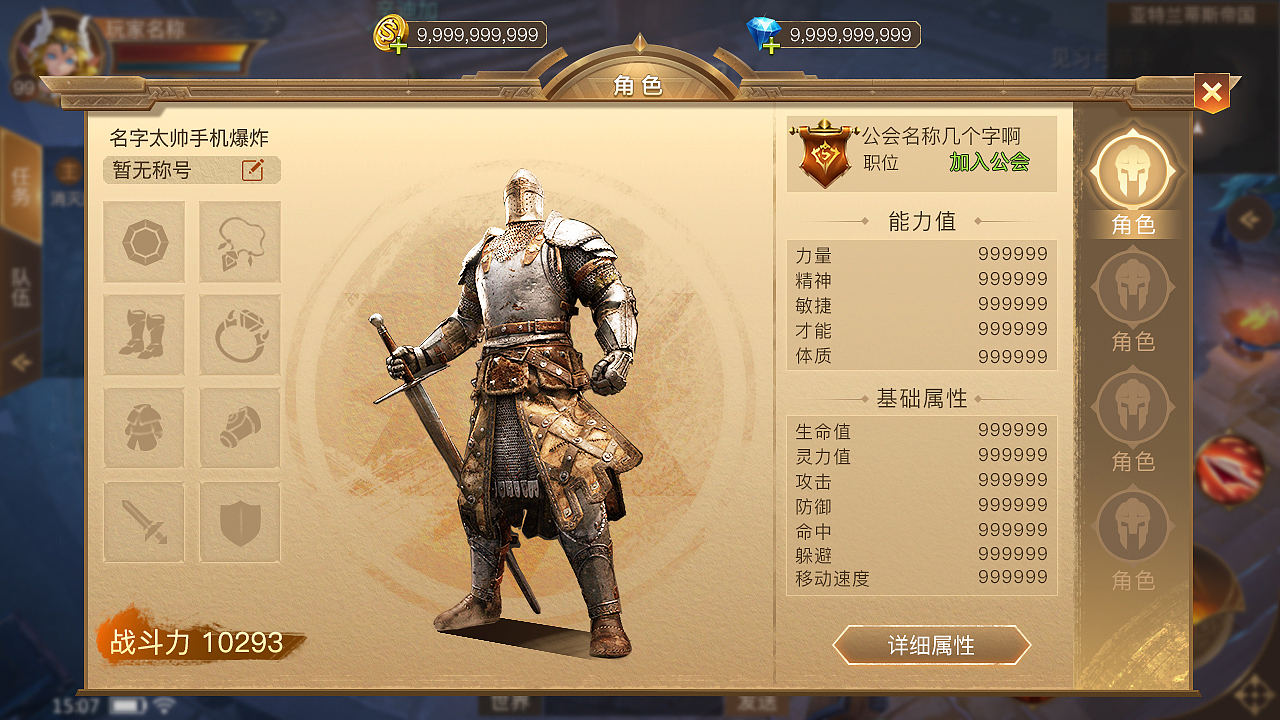Open the chest armor equipment slot
This screenshot has width=1280, height=720.
point(144,428)
